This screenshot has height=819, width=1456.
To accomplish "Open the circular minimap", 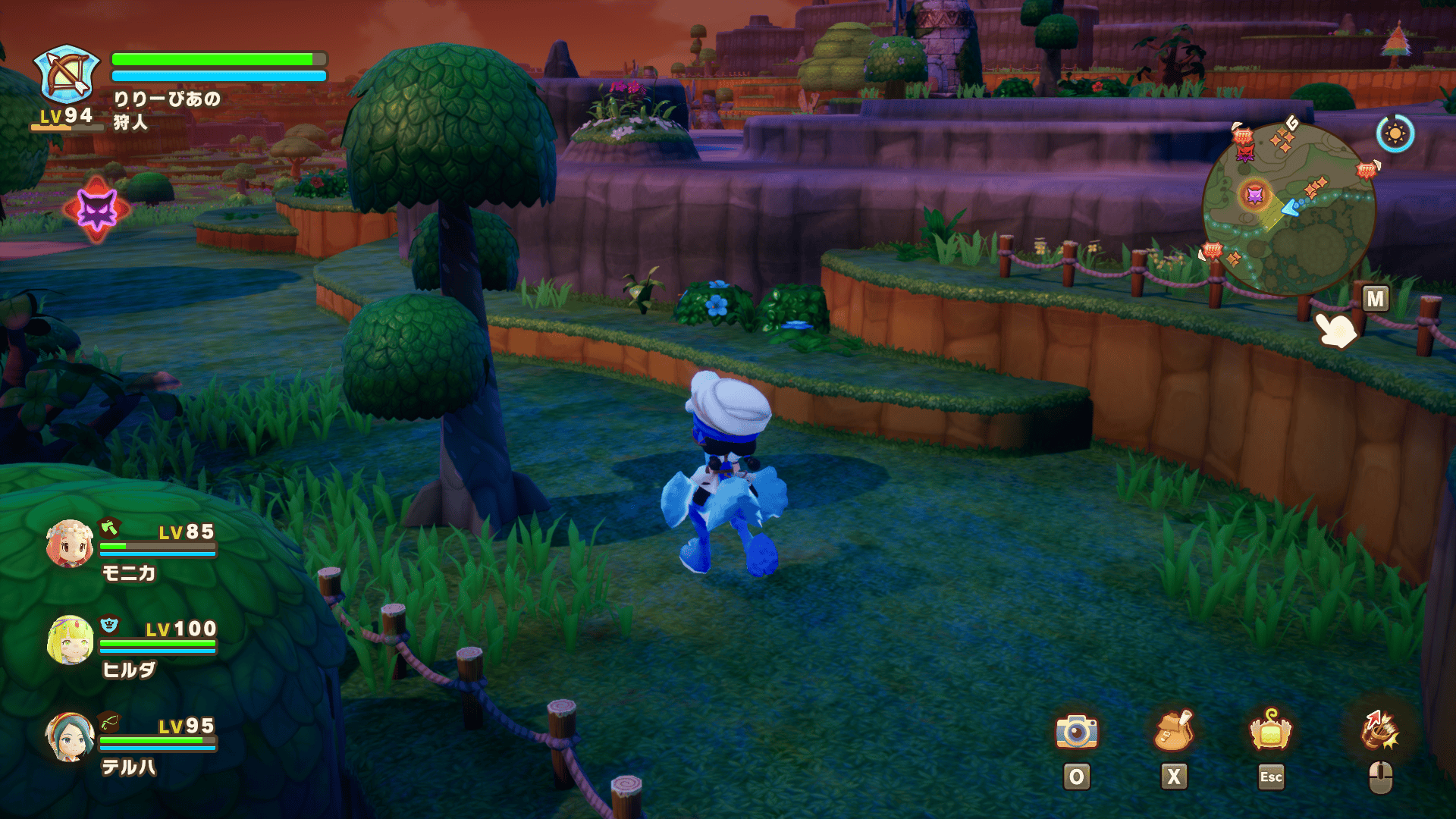I will coord(1288,209).
